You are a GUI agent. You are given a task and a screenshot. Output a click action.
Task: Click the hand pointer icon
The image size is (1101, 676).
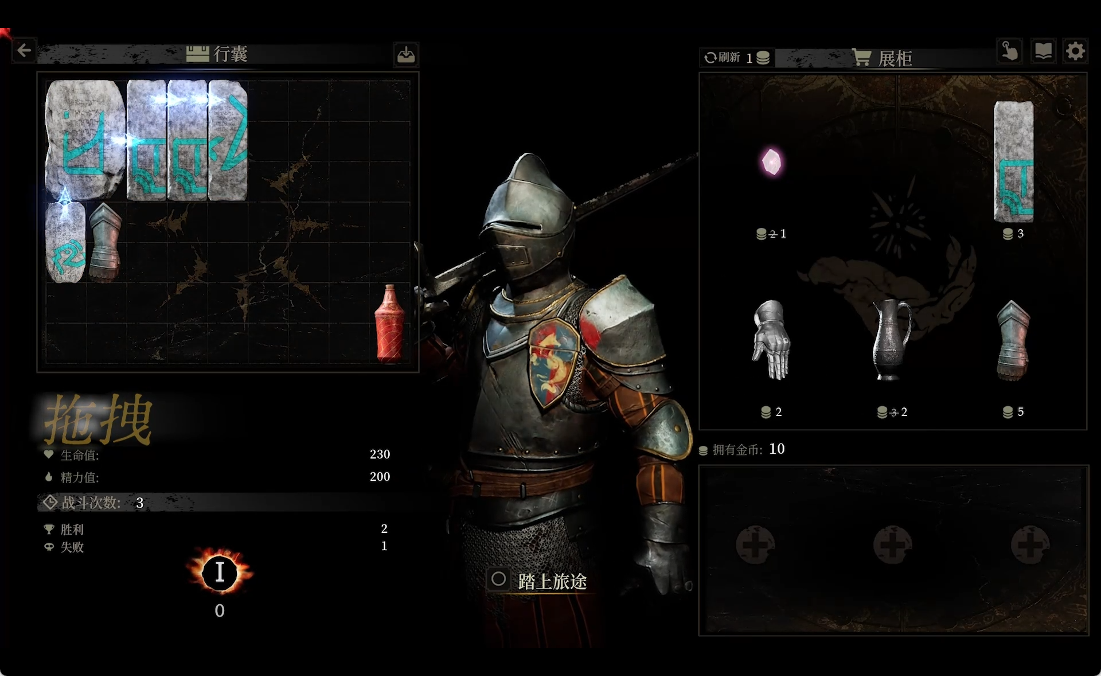[1009, 51]
